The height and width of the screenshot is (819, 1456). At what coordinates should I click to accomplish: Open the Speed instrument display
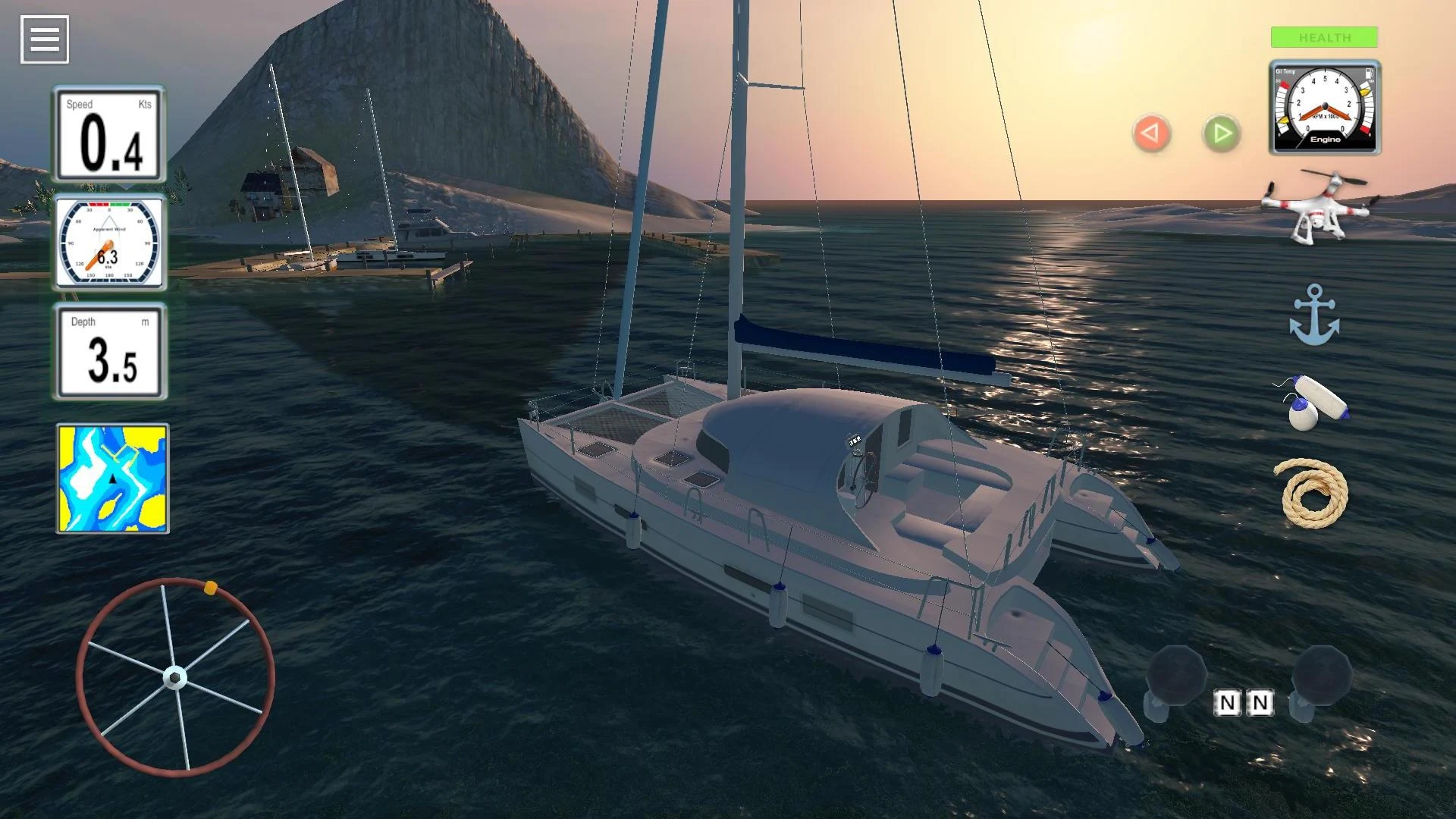(111, 134)
